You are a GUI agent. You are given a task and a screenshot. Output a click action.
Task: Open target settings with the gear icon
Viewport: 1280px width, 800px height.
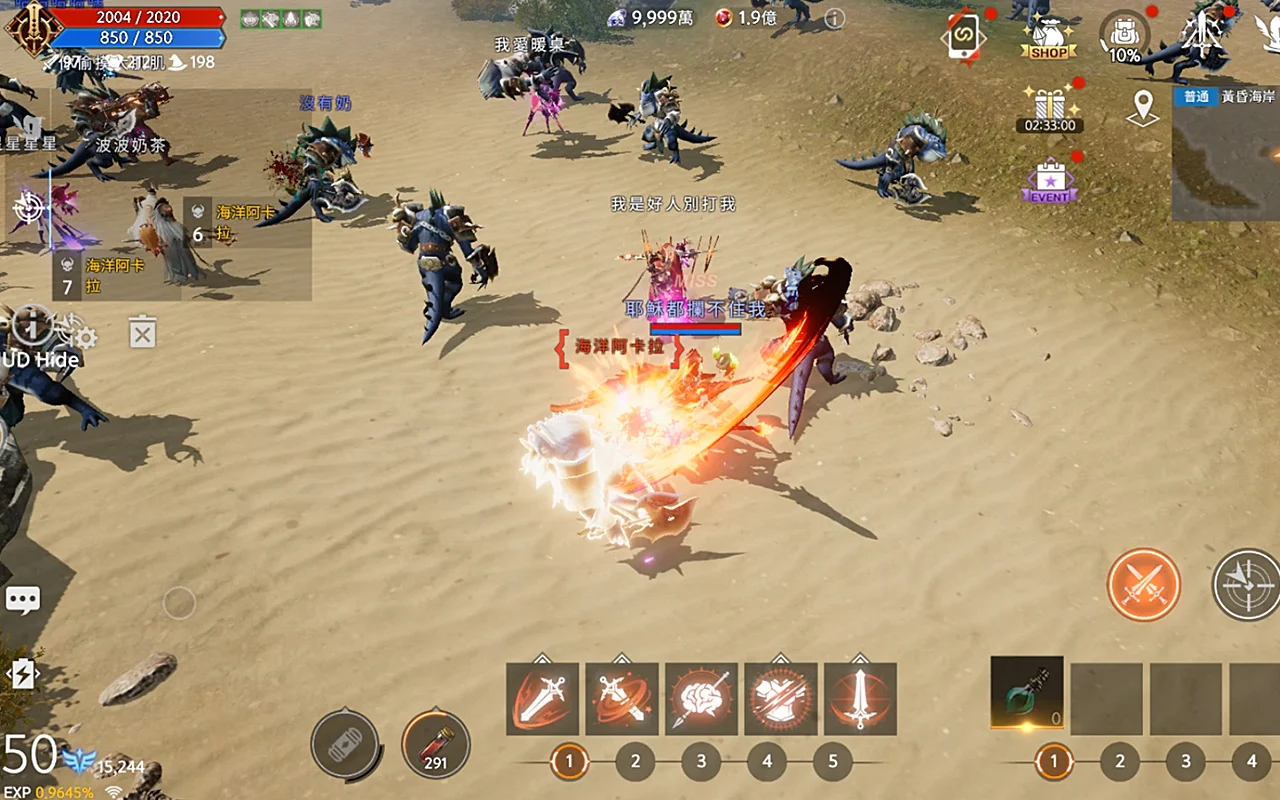86,338
